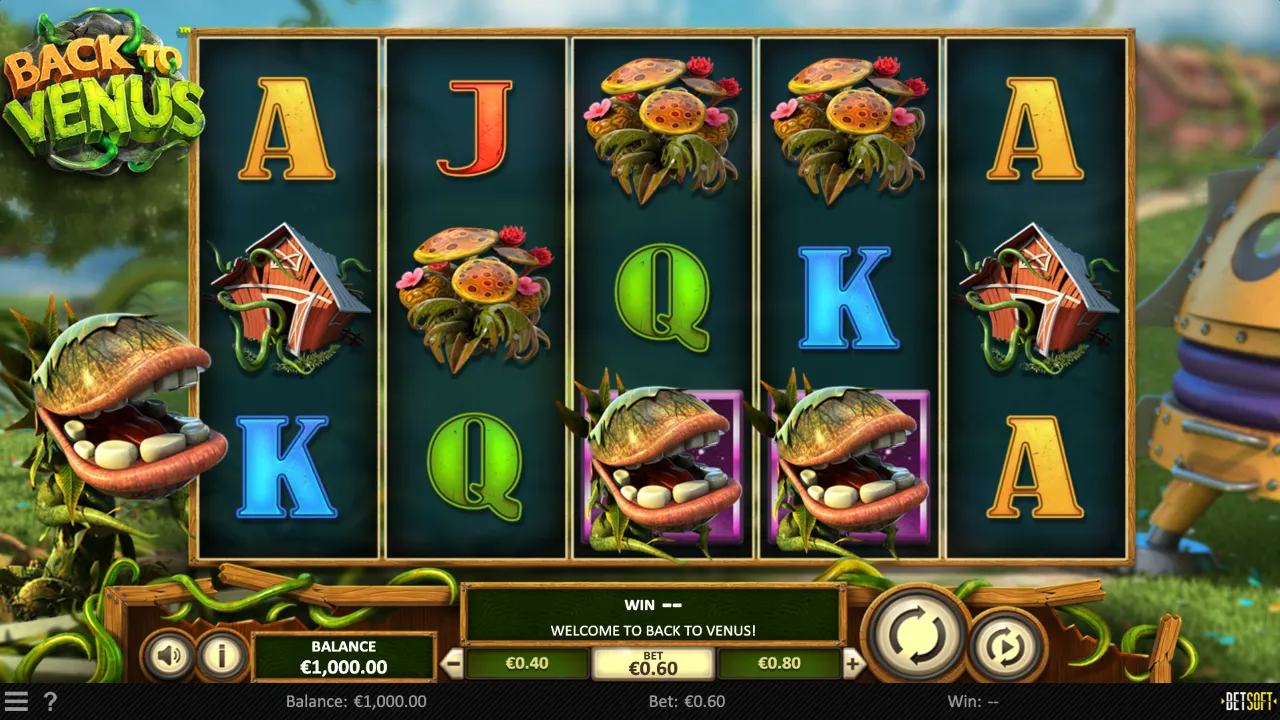Increase the bet with the plus button
Viewport: 1280px width, 720px height.
(853, 663)
